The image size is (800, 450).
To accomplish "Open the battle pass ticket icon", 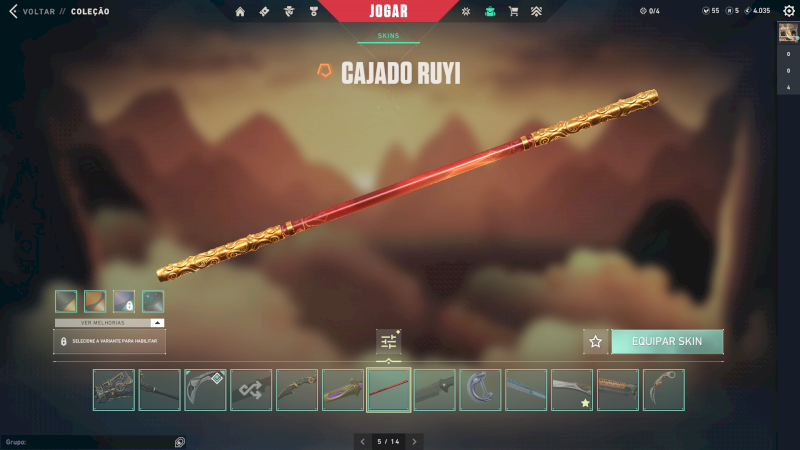I will tap(264, 12).
